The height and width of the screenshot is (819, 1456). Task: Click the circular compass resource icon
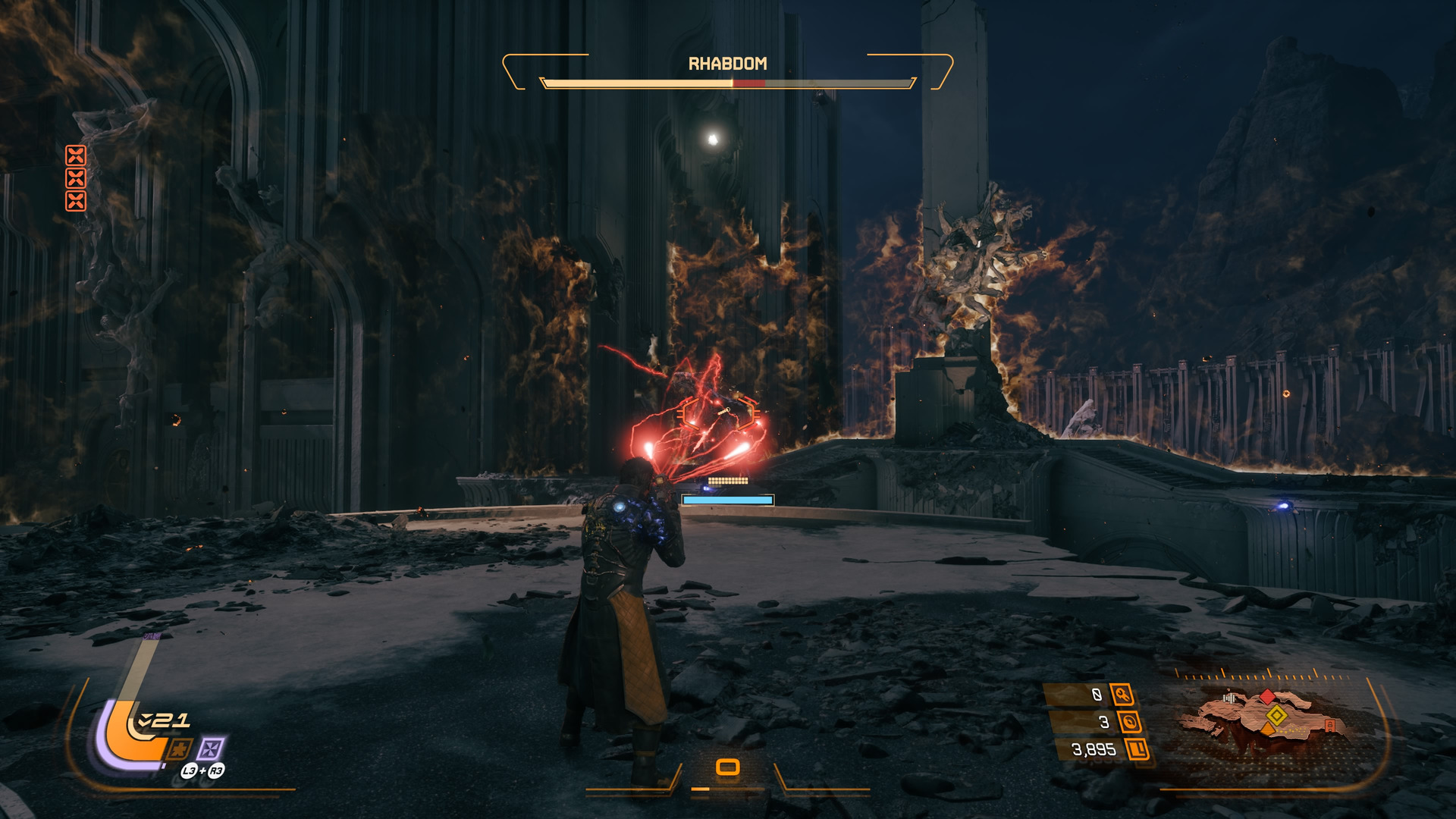pos(1130,722)
